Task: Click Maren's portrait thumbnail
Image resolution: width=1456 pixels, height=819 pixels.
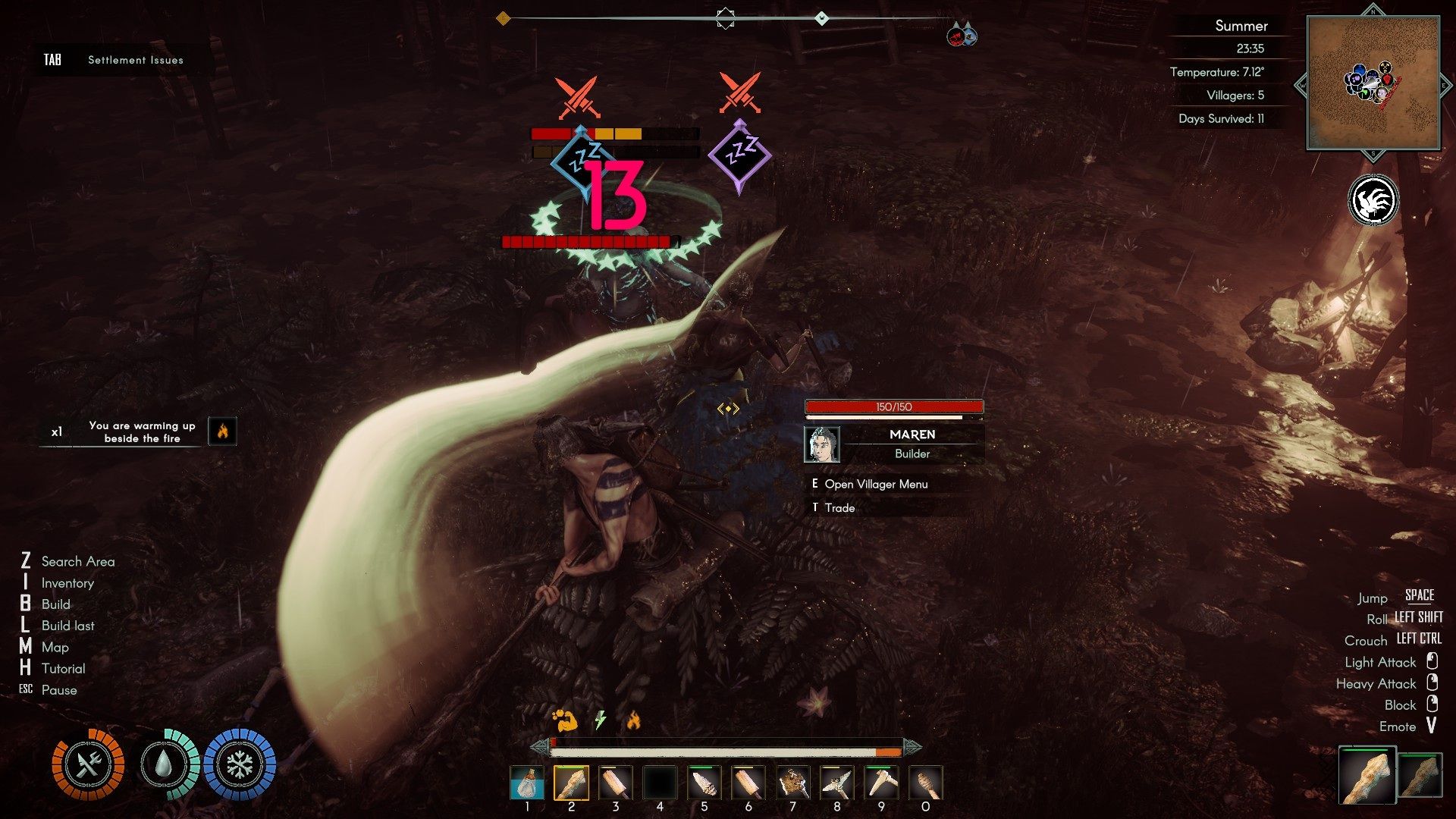Action: pyautogui.click(x=821, y=444)
